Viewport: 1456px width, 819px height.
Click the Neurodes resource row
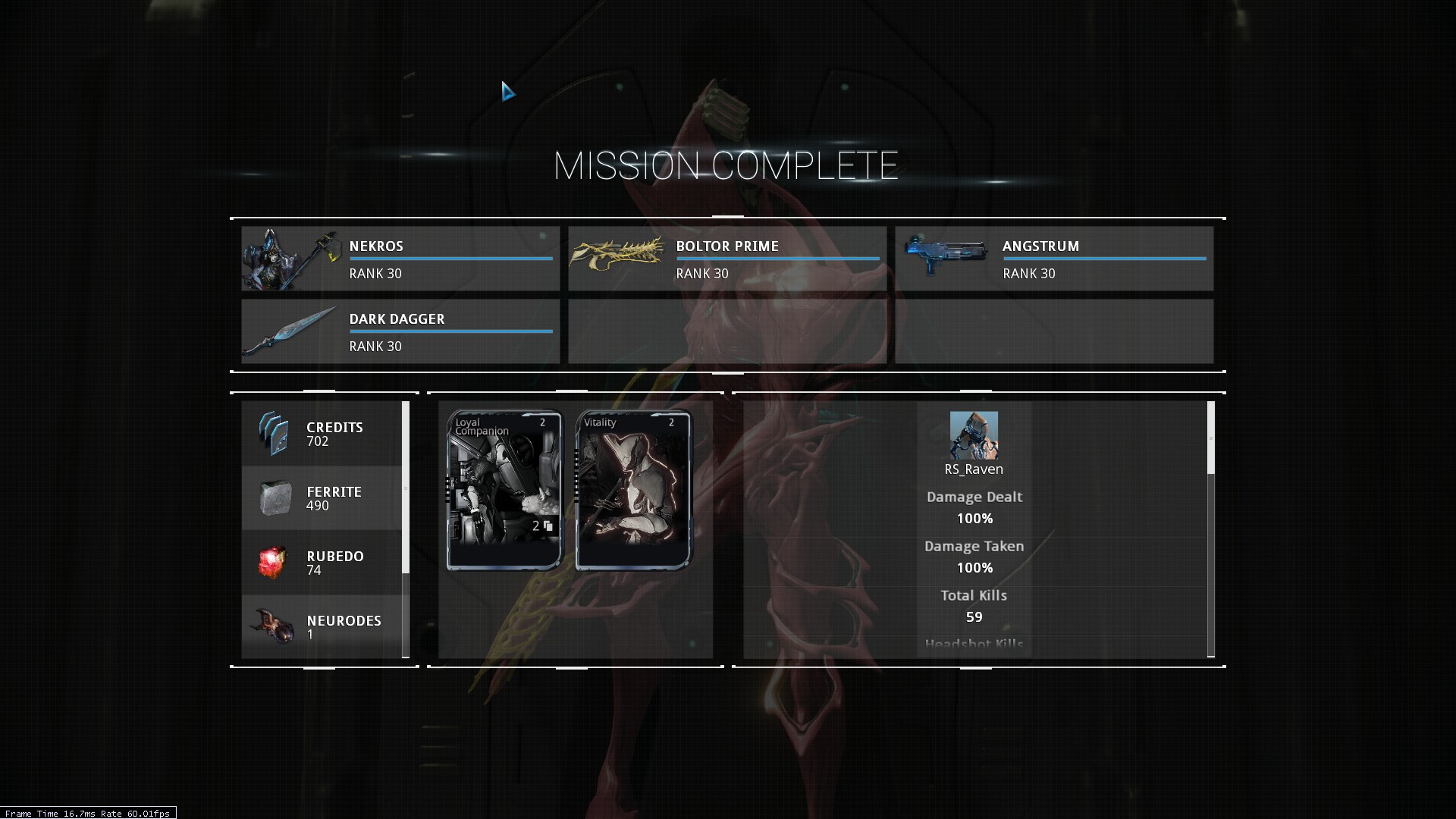322,626
